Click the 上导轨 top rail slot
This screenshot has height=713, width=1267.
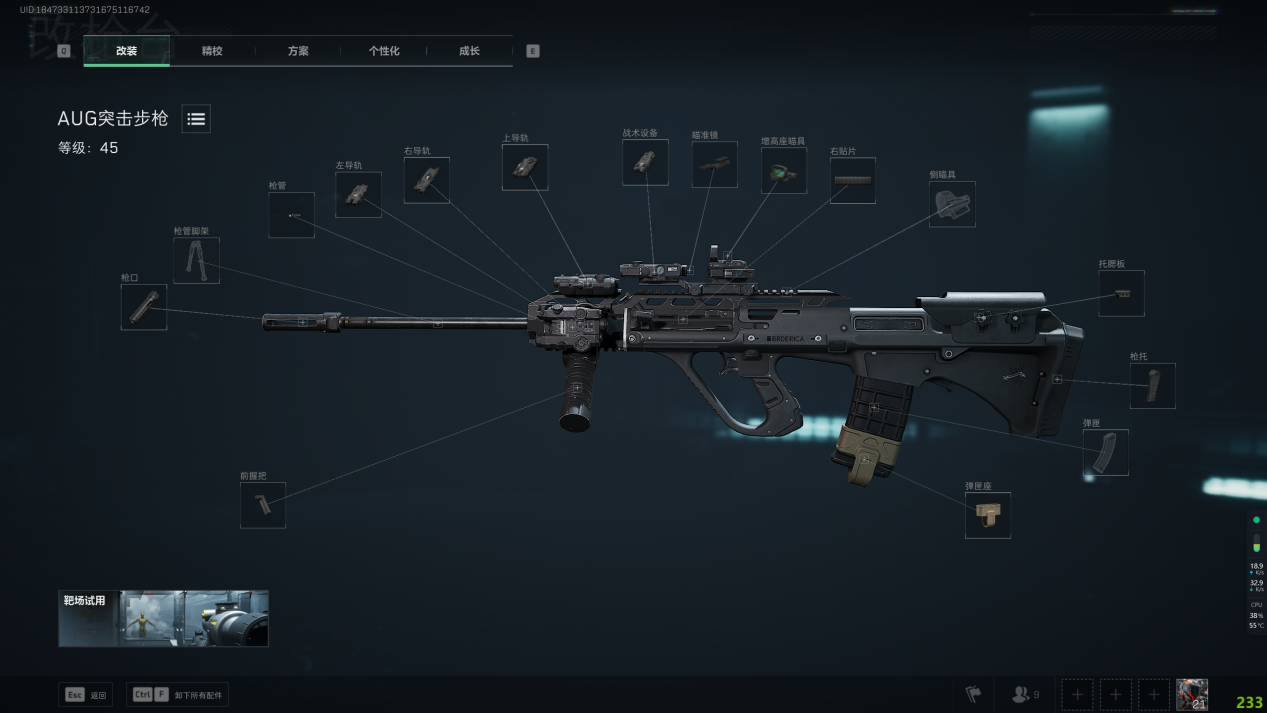[525, 167]
